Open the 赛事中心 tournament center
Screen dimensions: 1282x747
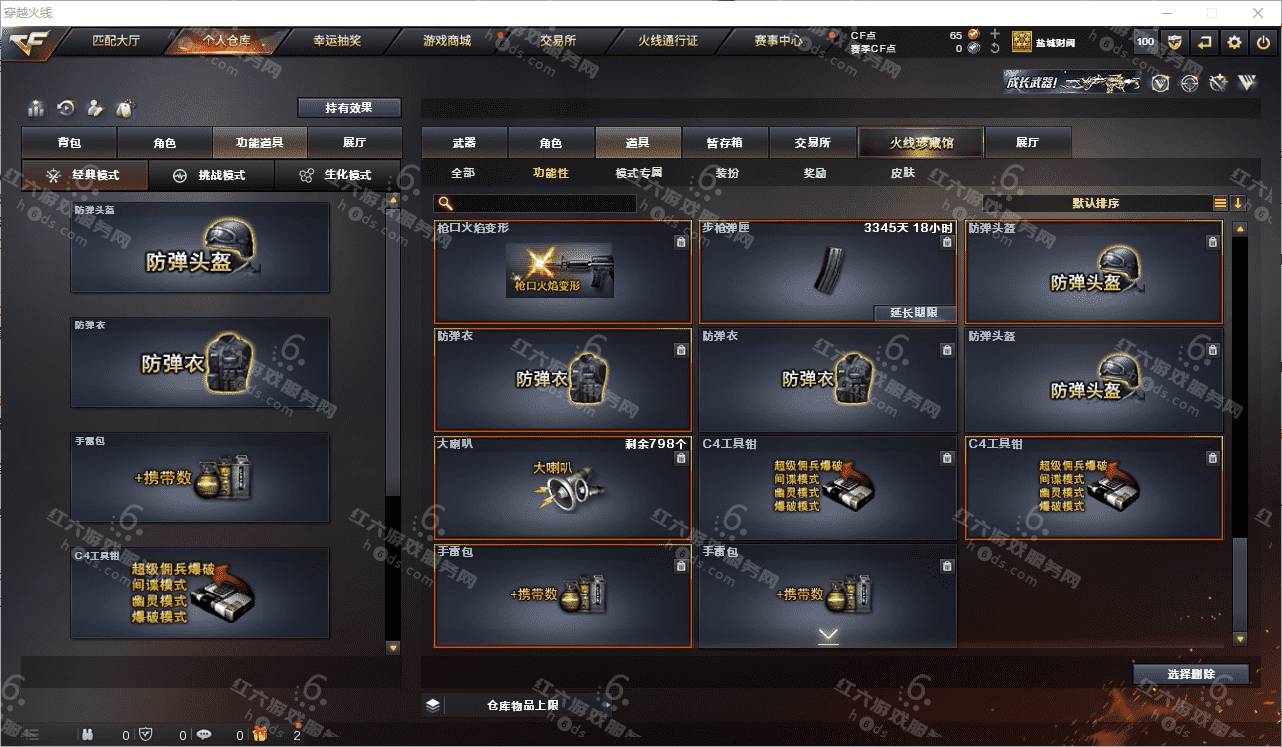[x=778, y=41]
